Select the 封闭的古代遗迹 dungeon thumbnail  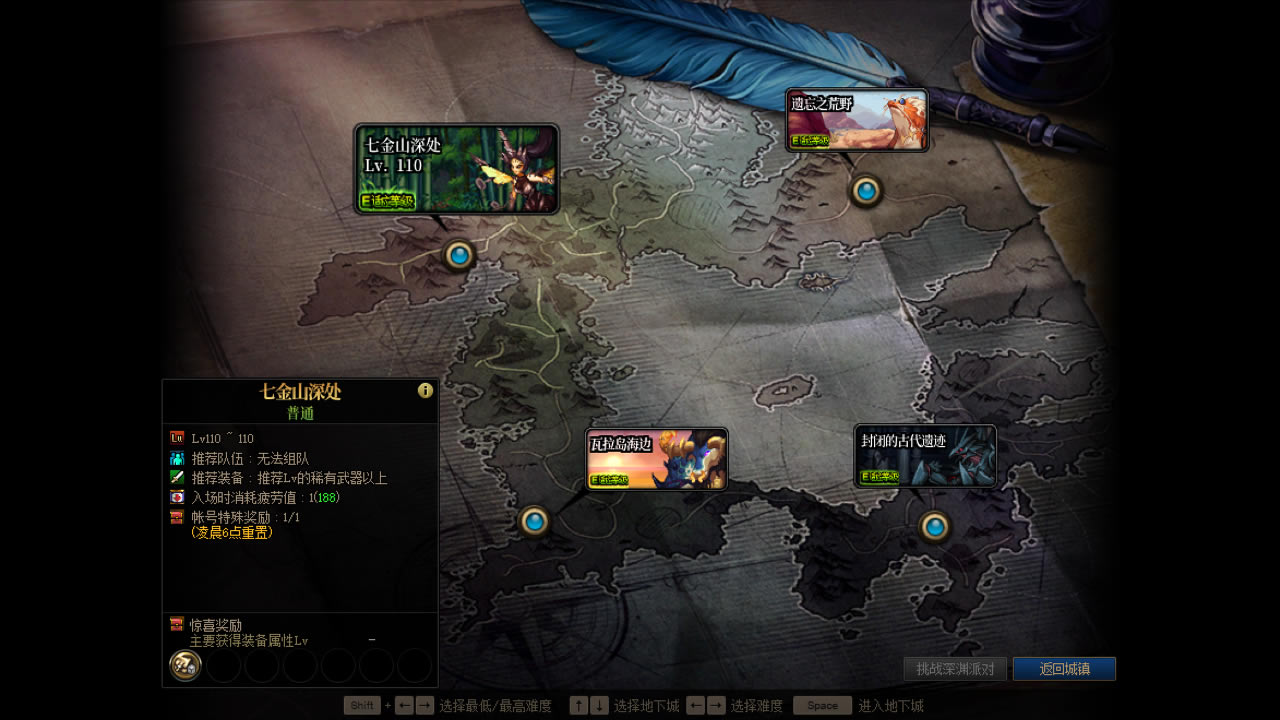[925, 457]
